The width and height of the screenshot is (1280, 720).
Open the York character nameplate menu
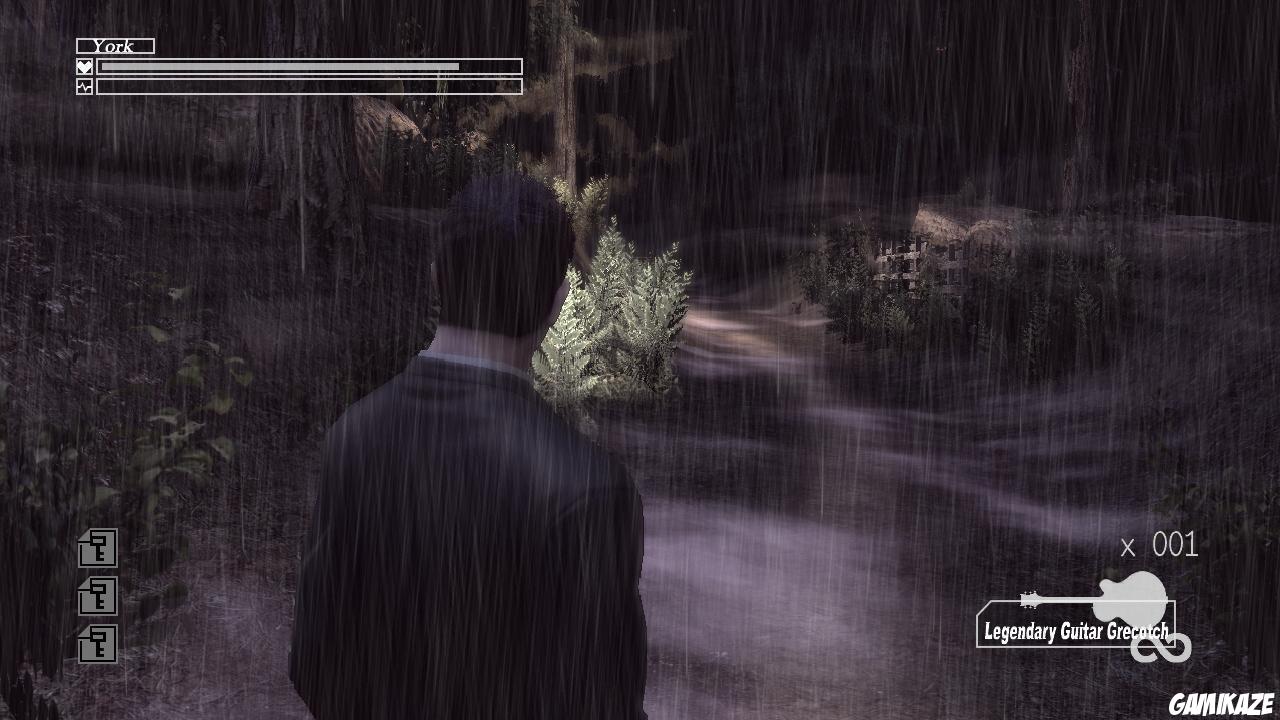[x=113, y=45]
